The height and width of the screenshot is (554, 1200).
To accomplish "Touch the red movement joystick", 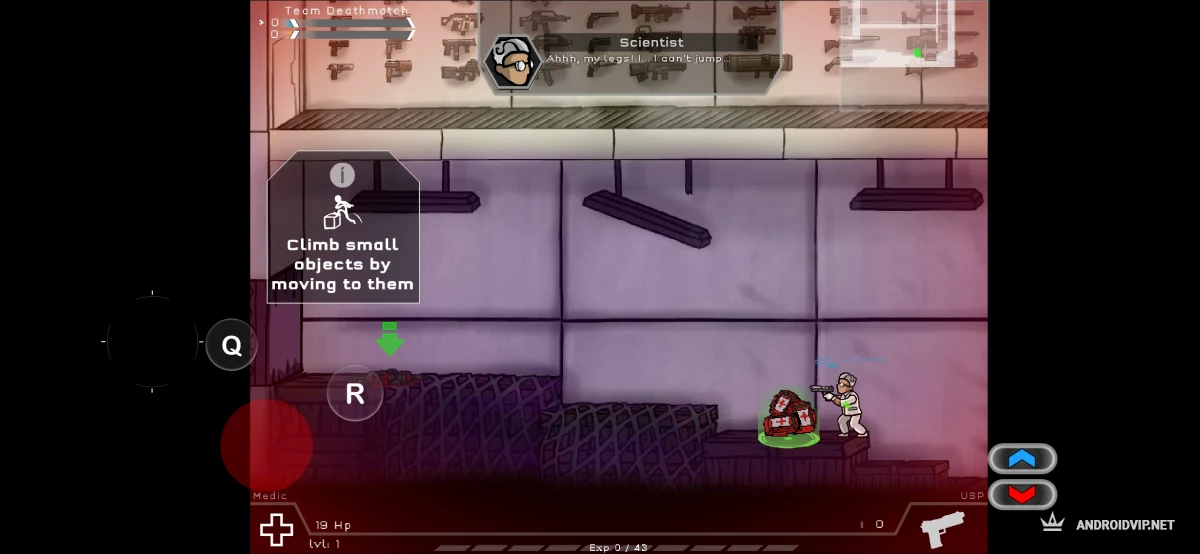I will 266,446.
